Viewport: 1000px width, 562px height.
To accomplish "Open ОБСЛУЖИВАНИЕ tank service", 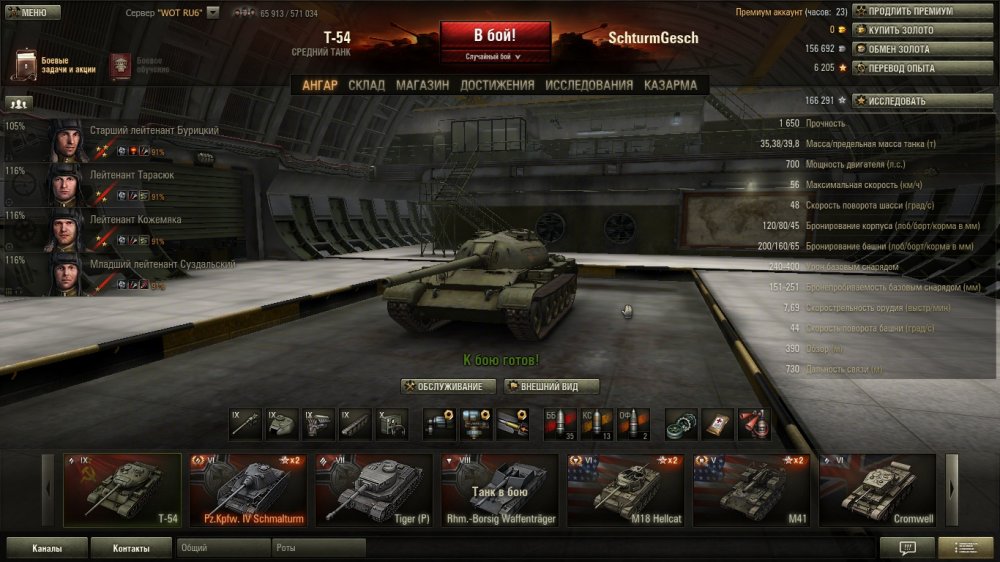I will pyautogui.click(x=449, y=387).
